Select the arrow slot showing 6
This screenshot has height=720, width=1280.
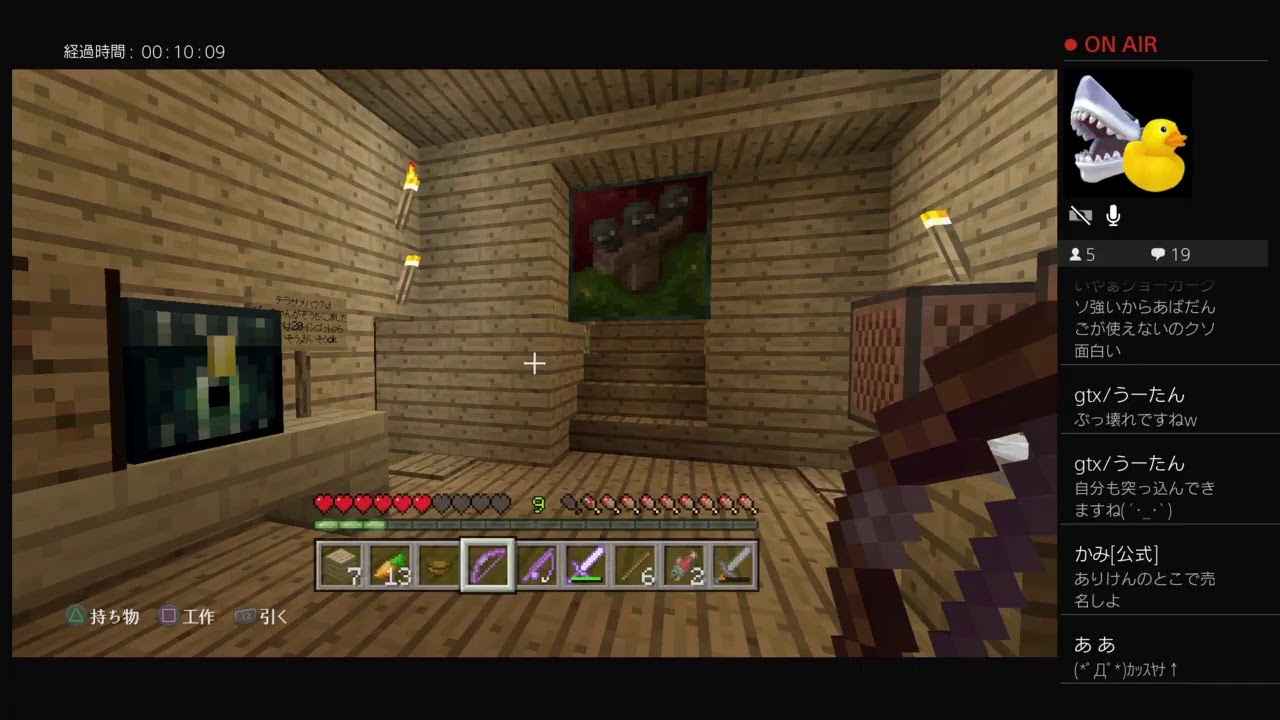click(x=635, y=565)
